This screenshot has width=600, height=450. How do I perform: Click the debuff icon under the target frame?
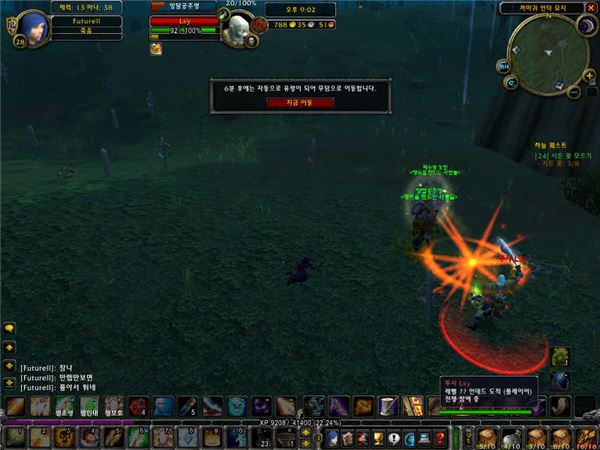click(156, 48)
